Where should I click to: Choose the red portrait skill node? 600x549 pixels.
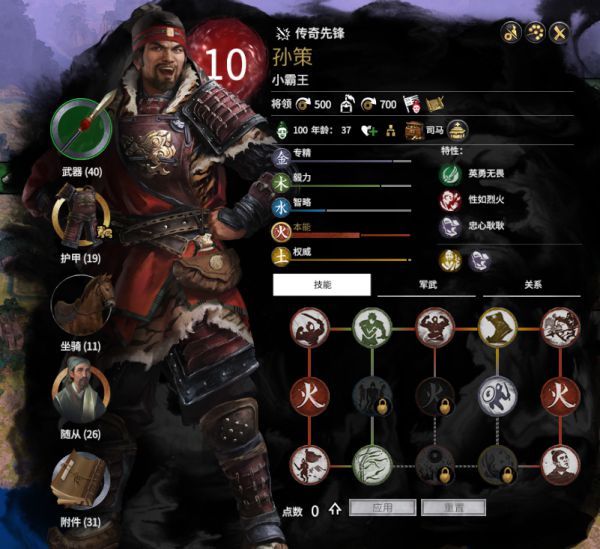(x=560, y=463)
